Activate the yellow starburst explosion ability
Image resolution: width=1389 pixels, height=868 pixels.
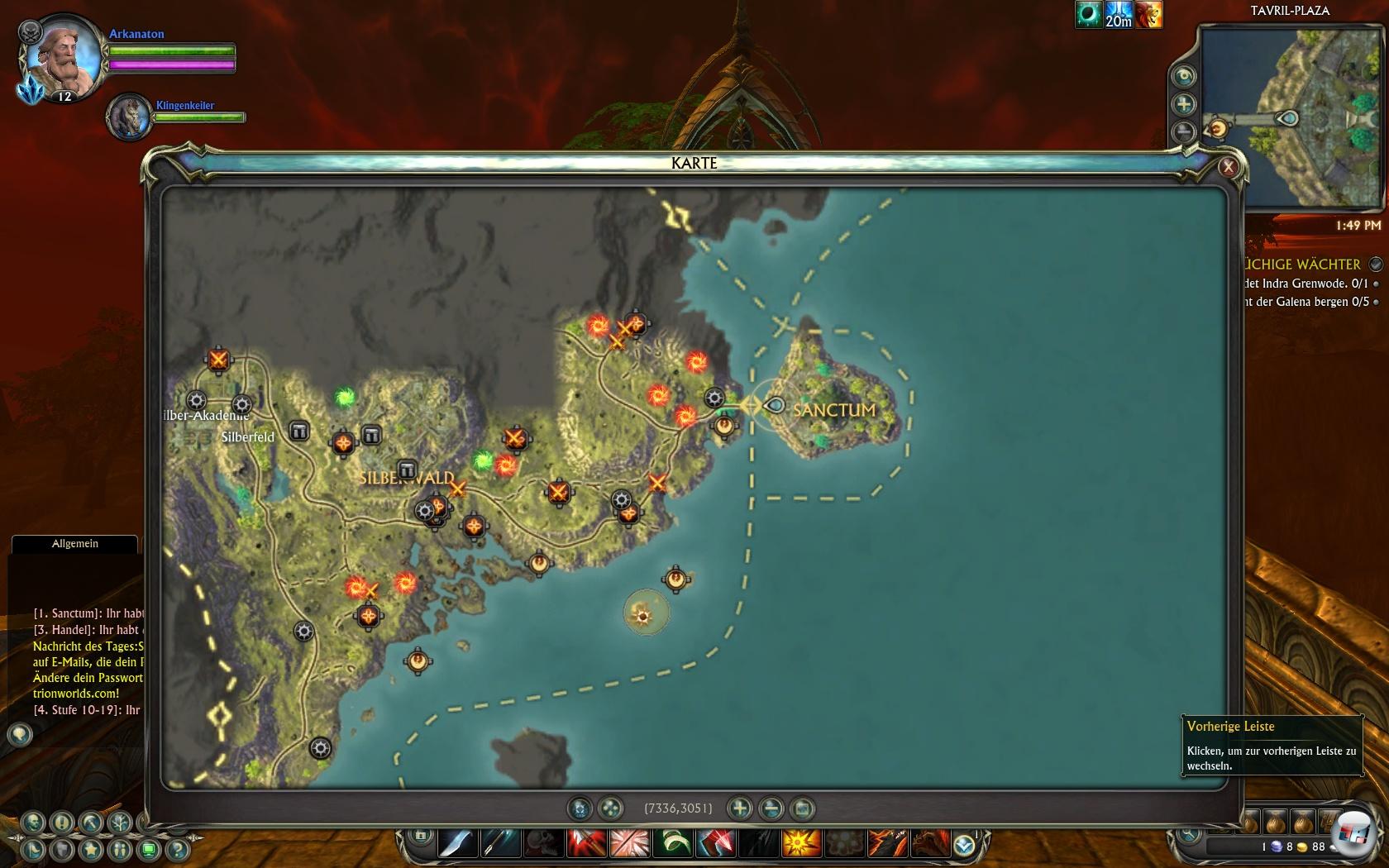(801, 844)
